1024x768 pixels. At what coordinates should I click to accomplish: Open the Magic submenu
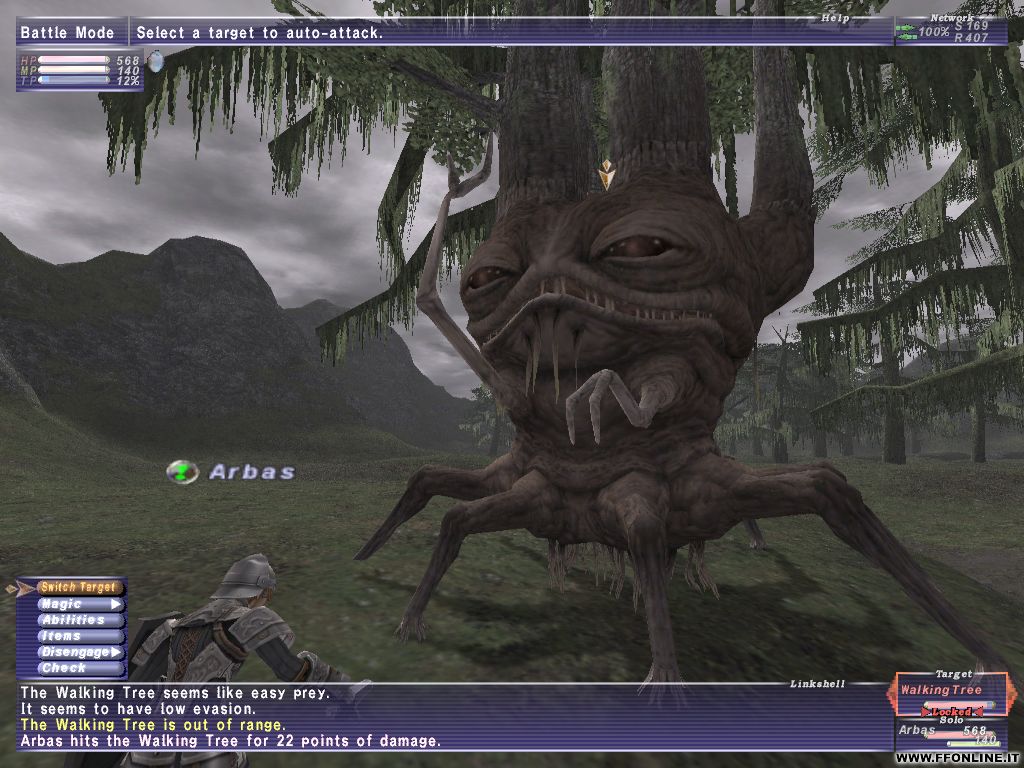pyautogui.click(x=78, y=604)
